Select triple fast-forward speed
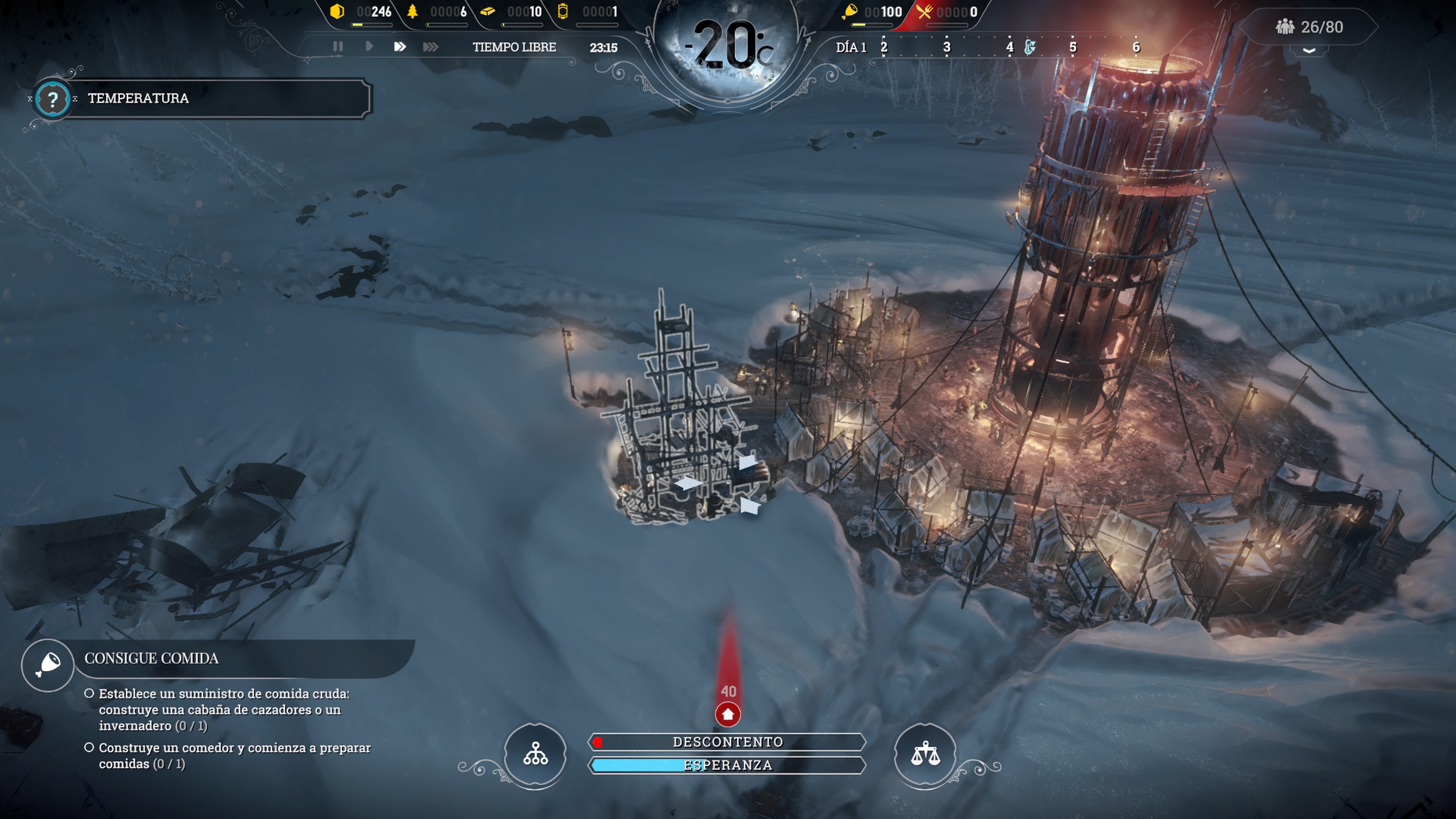 coord(430,46)
